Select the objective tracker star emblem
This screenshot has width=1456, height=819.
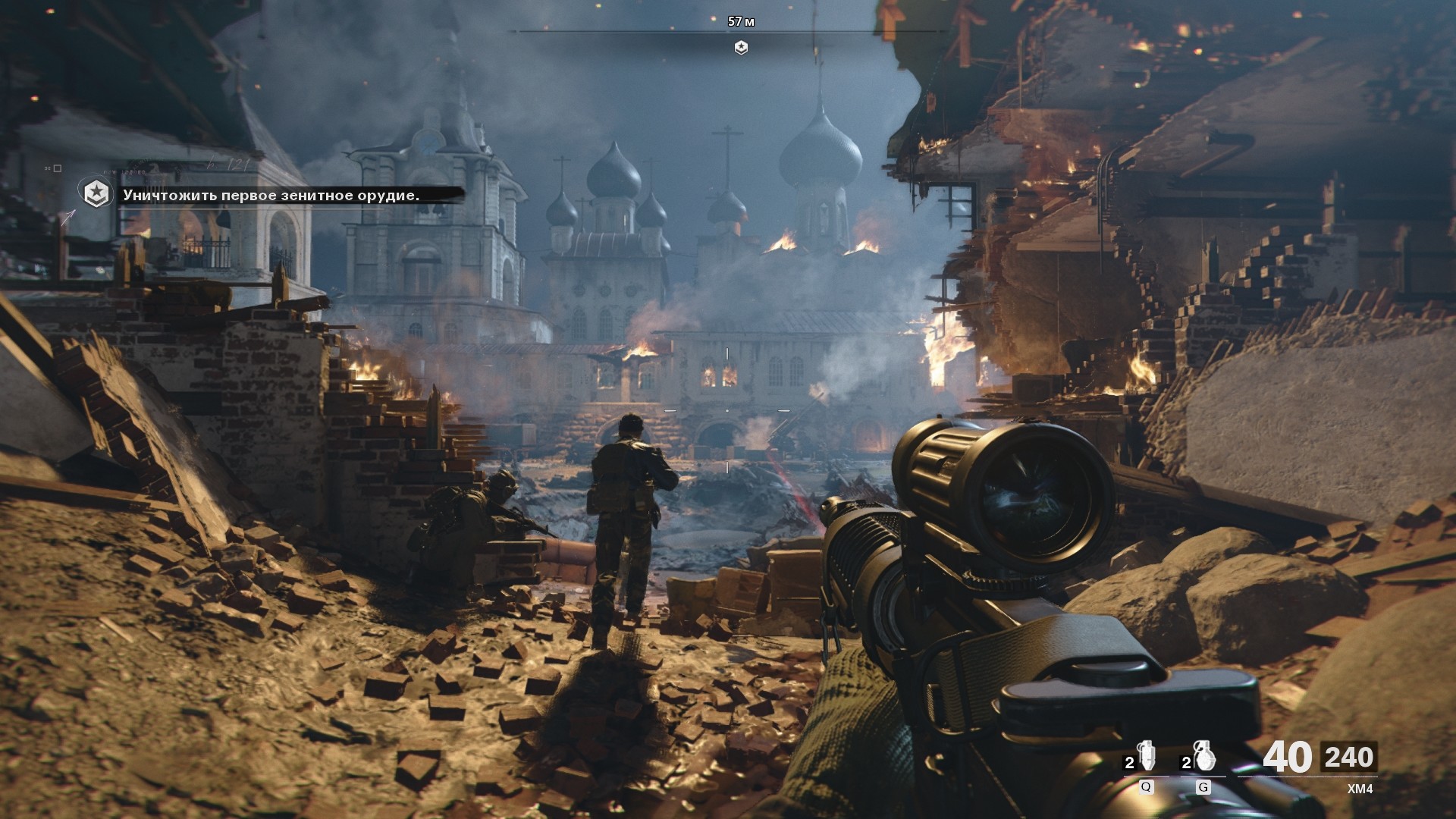[x=96, y=195]
